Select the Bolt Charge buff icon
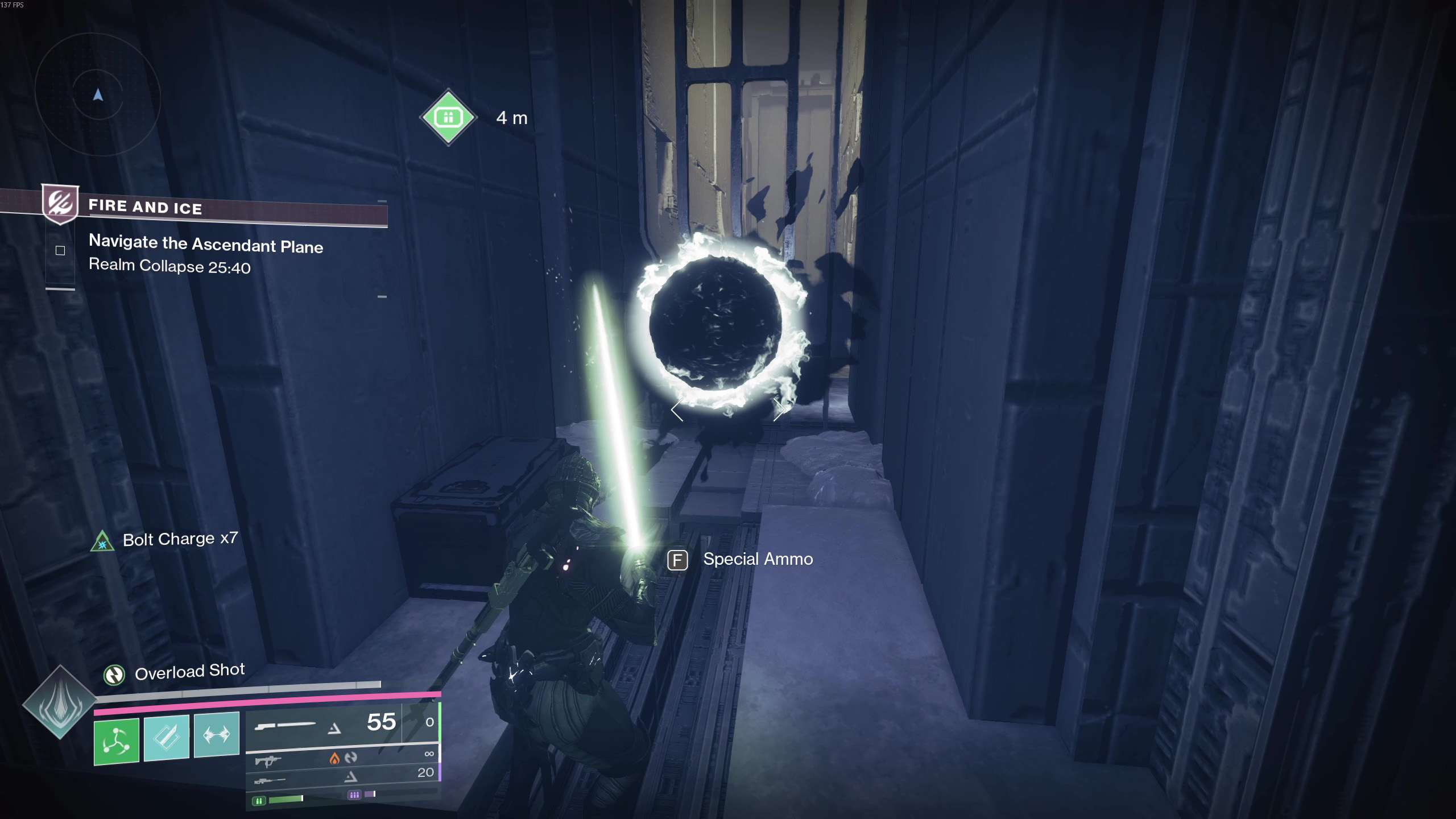This screenshot has height=819, width=1456. coord(102,541)
